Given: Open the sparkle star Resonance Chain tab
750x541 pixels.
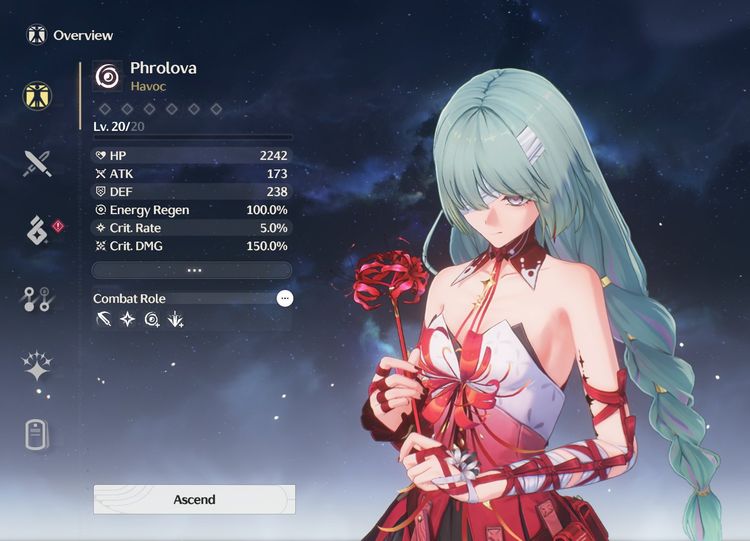Looking at the screenshot, I should point(38,366).
